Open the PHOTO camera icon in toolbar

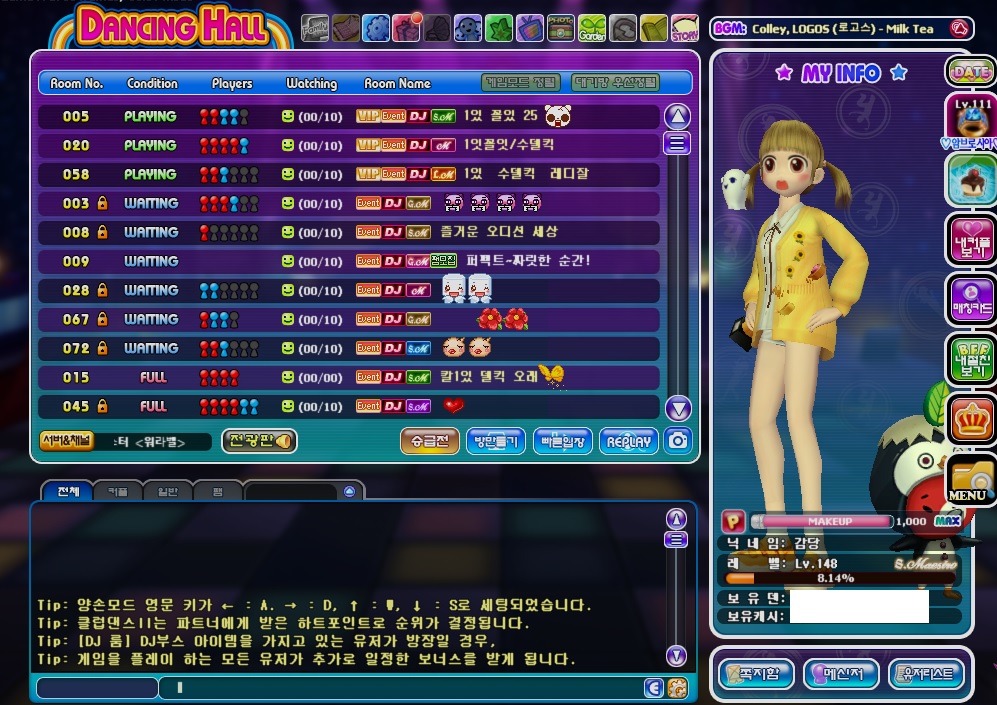tap(560, 28)
